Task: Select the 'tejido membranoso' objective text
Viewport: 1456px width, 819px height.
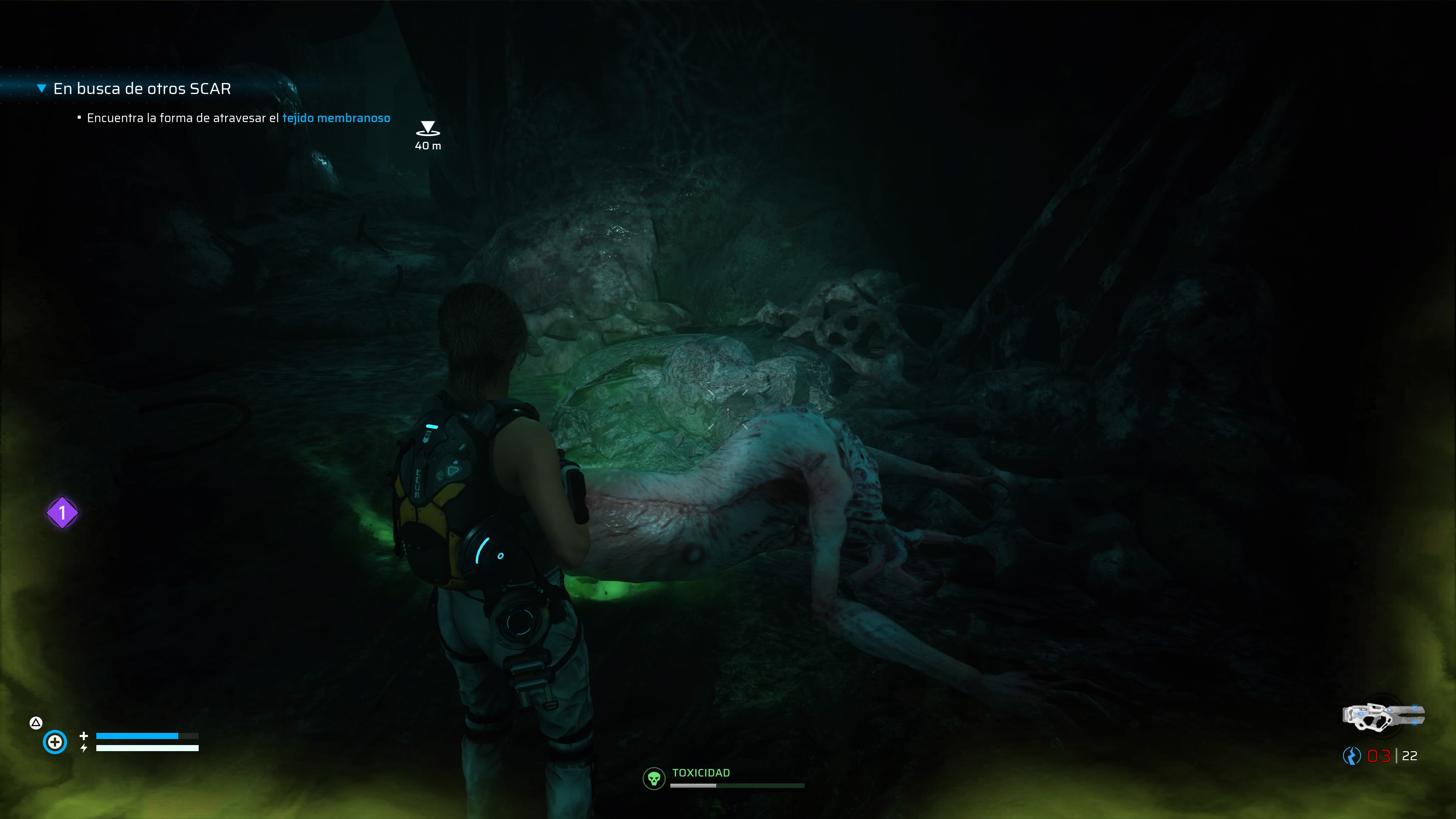Action: [336, 118]
